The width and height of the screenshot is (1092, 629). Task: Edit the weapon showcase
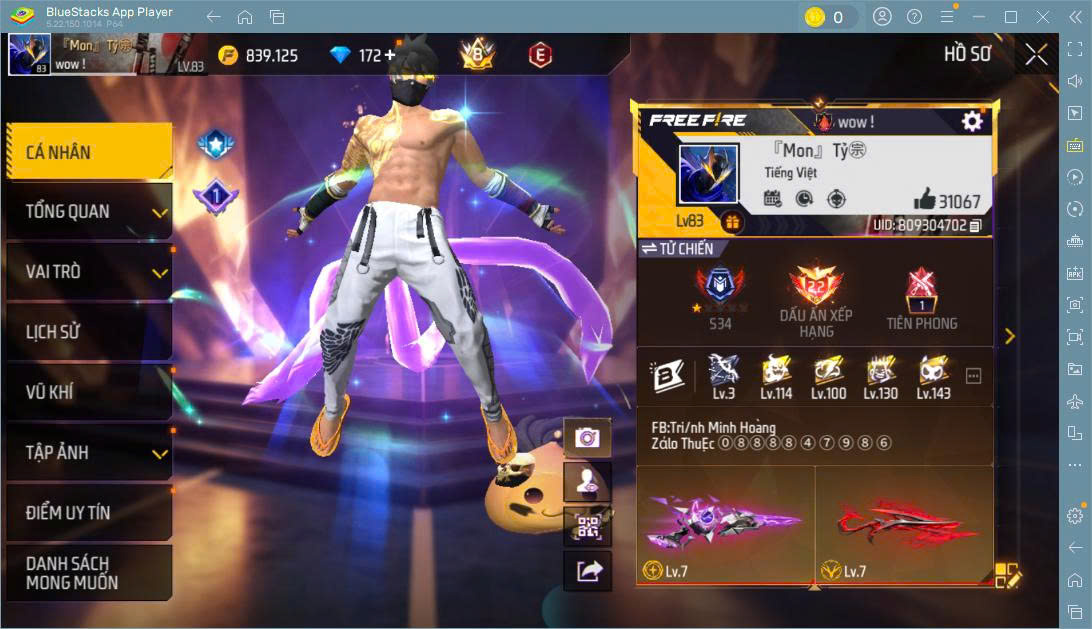point(1005,575)
